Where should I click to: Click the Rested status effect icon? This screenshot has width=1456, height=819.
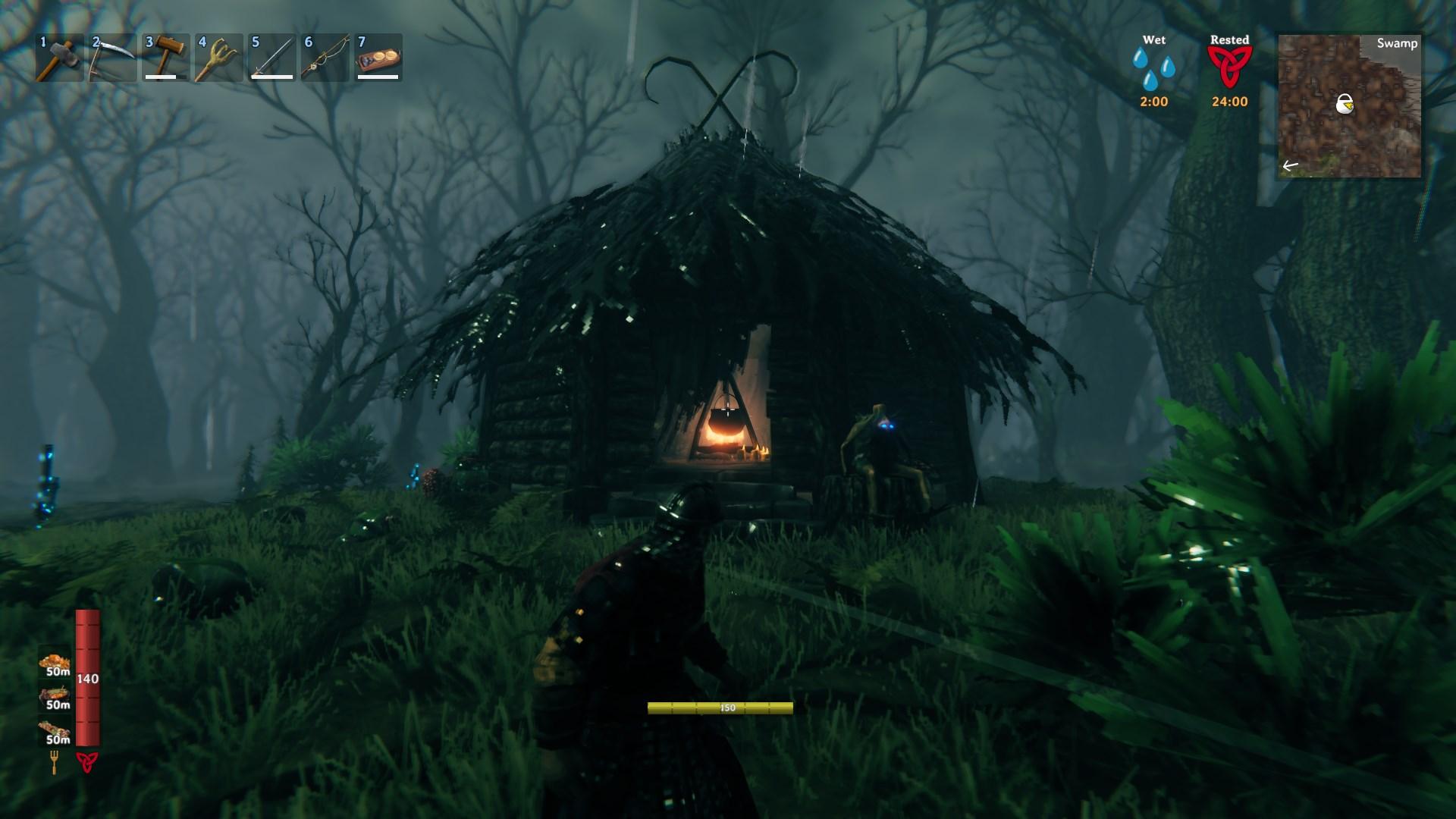[x=1229, y=68]
